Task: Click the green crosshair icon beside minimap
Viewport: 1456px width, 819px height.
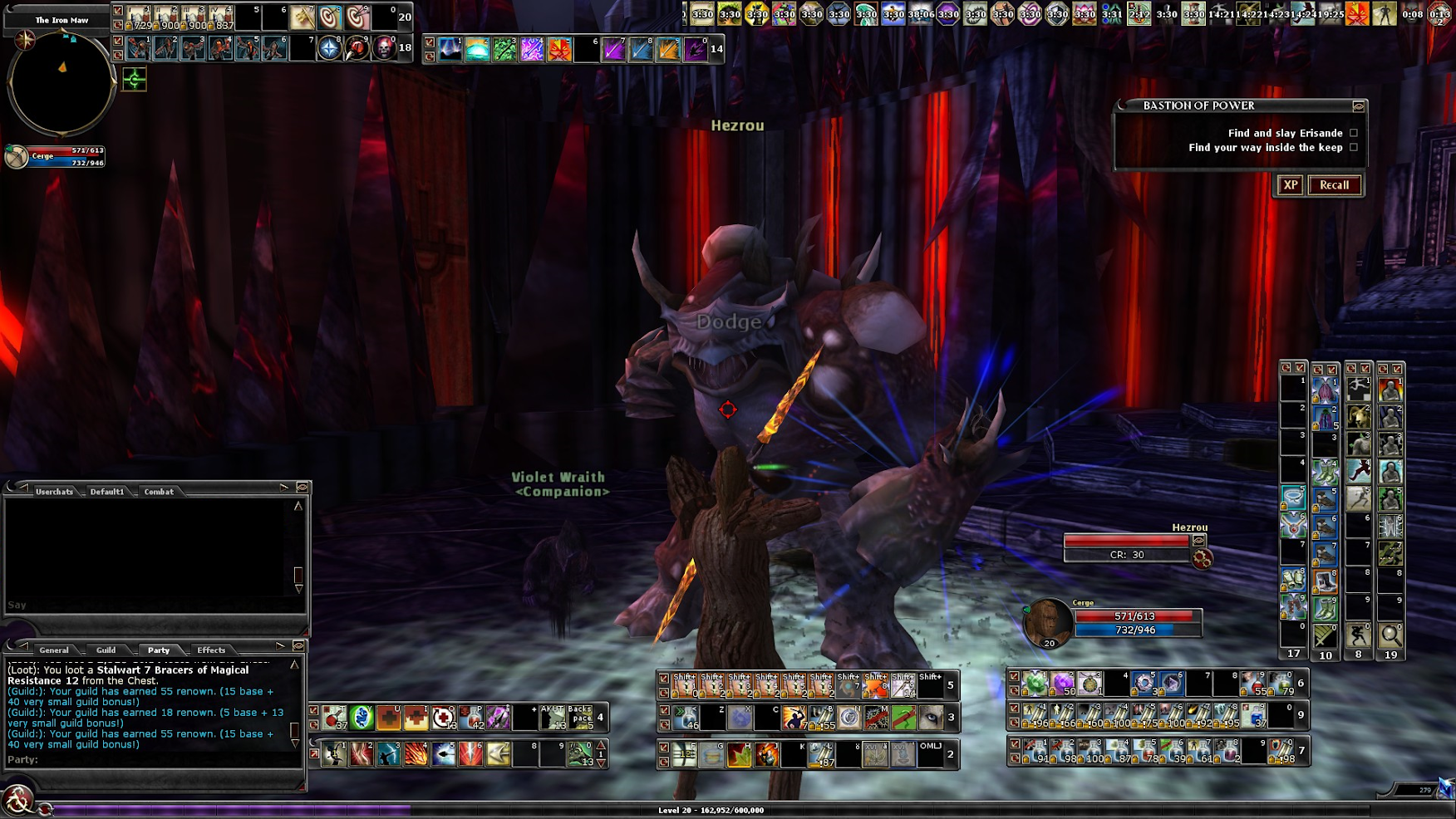Action: (x=134, y=80)
